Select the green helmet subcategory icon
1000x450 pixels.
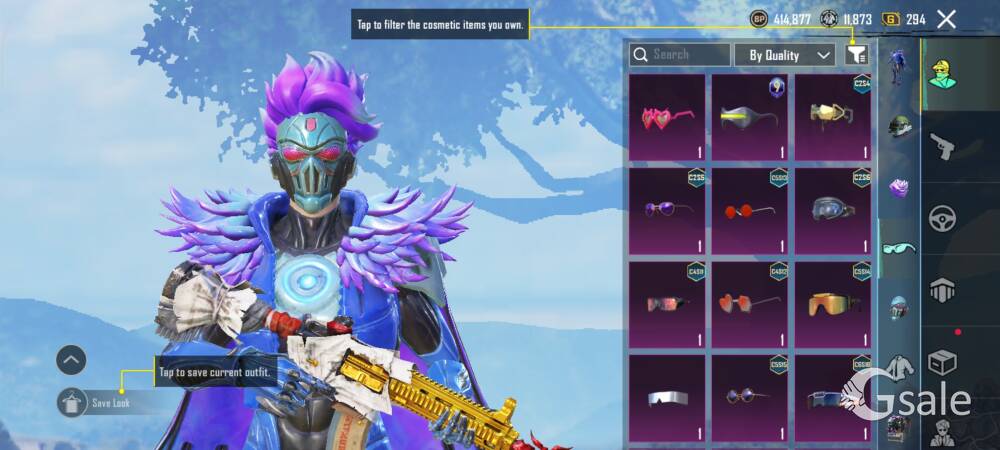click(899, 128)
